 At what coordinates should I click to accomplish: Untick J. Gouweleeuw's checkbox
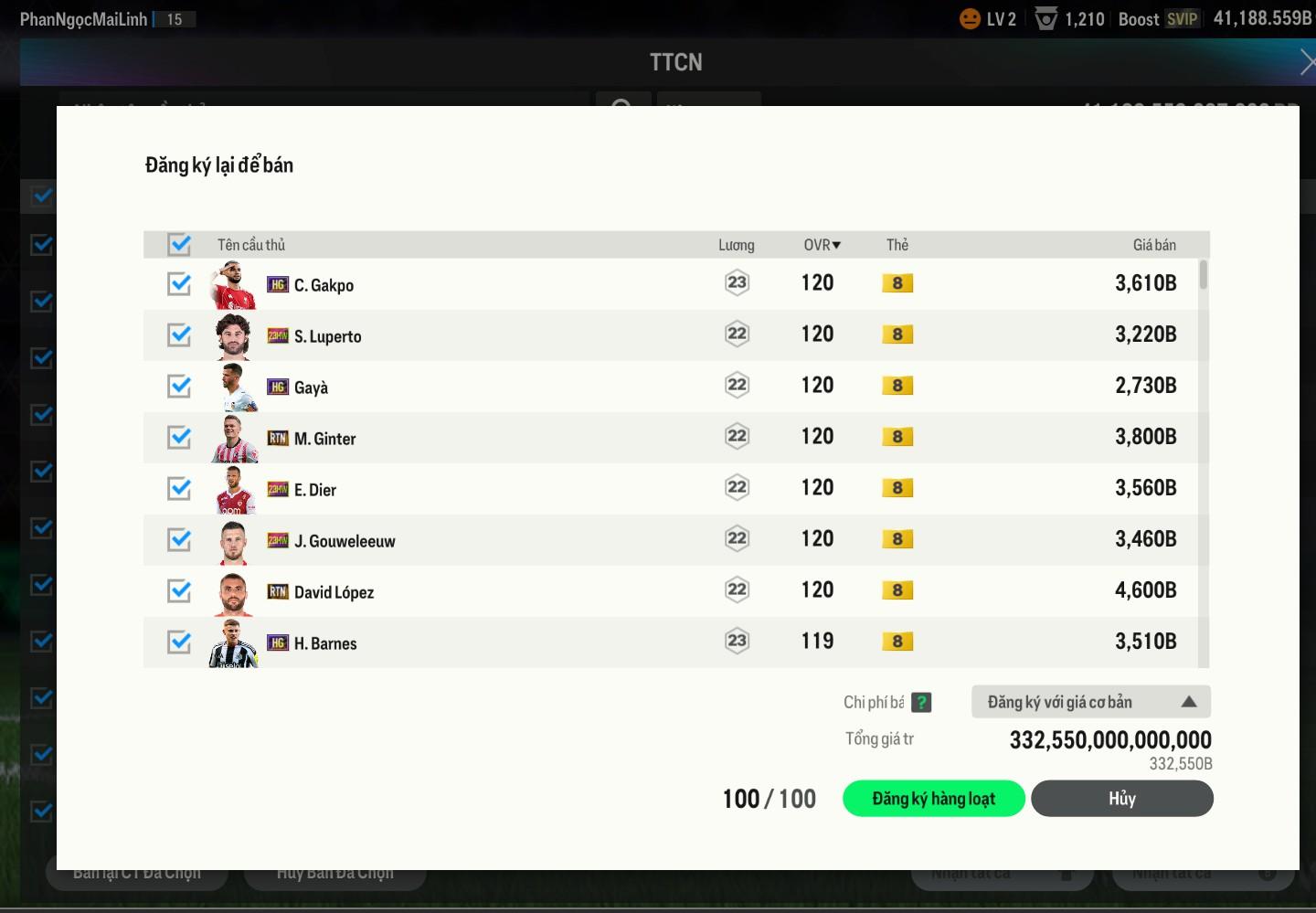click(179, 540)
